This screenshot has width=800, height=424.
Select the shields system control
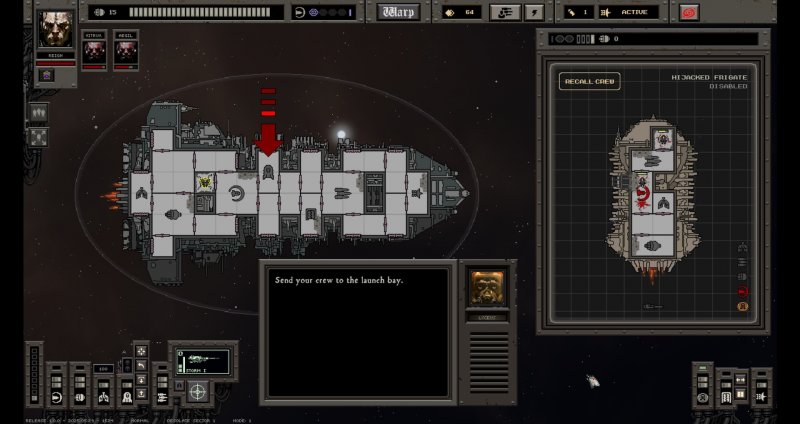(x=55, y=397)
